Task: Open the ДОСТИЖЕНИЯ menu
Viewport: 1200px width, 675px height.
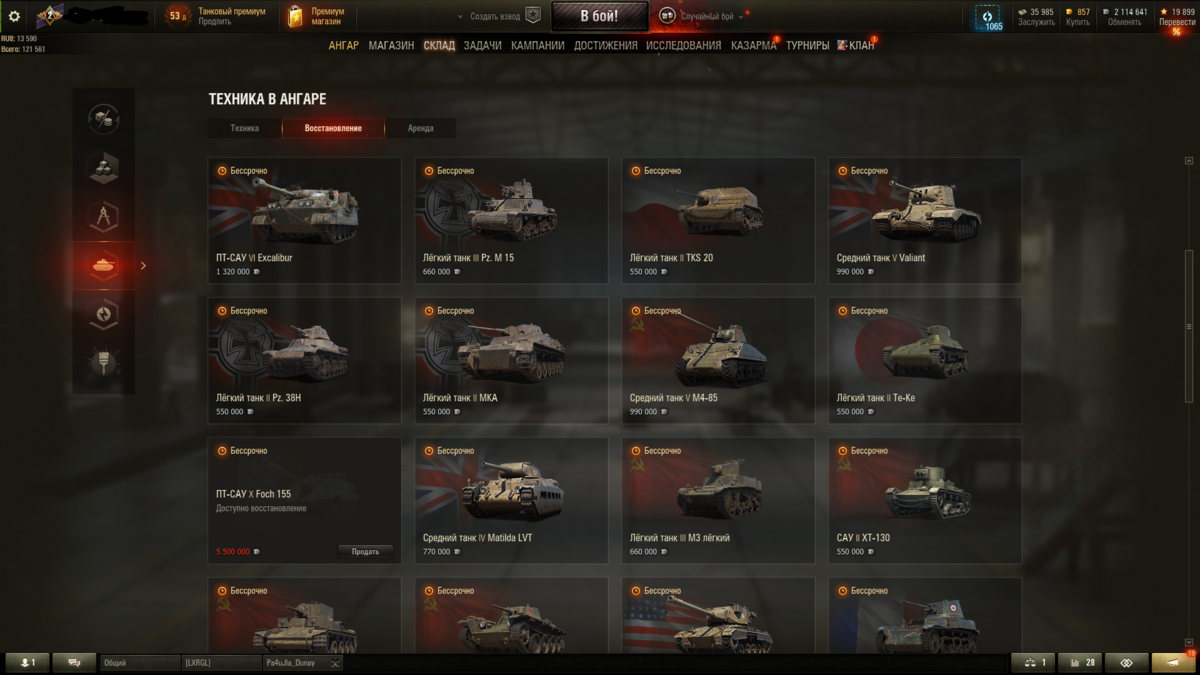Action: tap(605, 45)
